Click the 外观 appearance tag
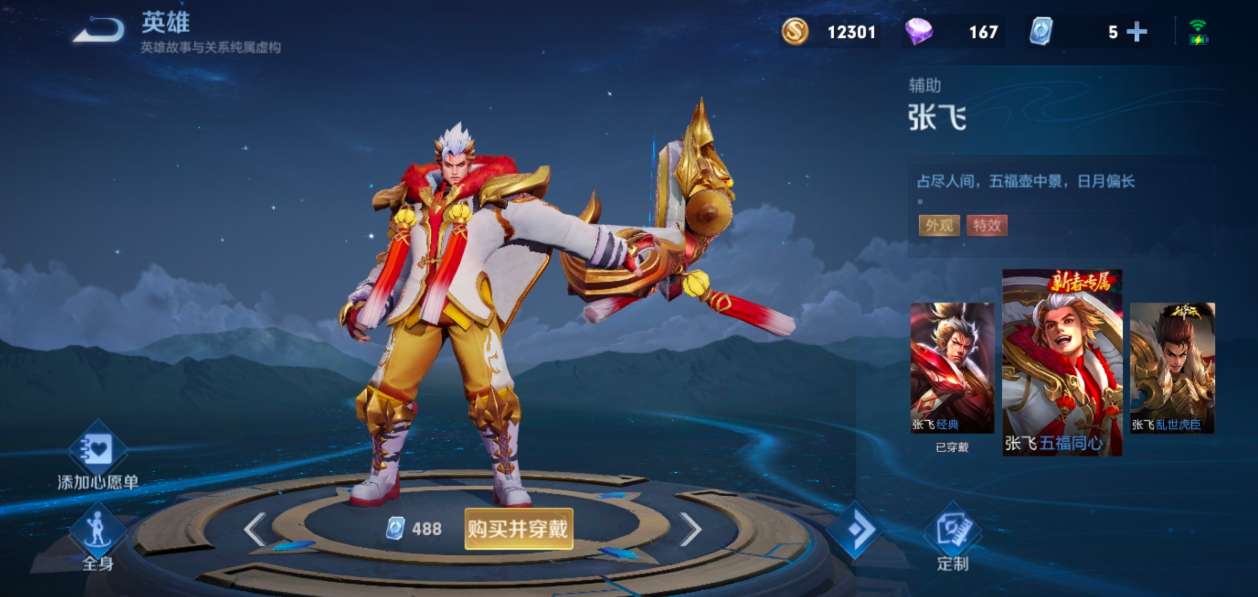Image resolution: width=1258 pixels, height=597 pixels. (x=937, y=225)
